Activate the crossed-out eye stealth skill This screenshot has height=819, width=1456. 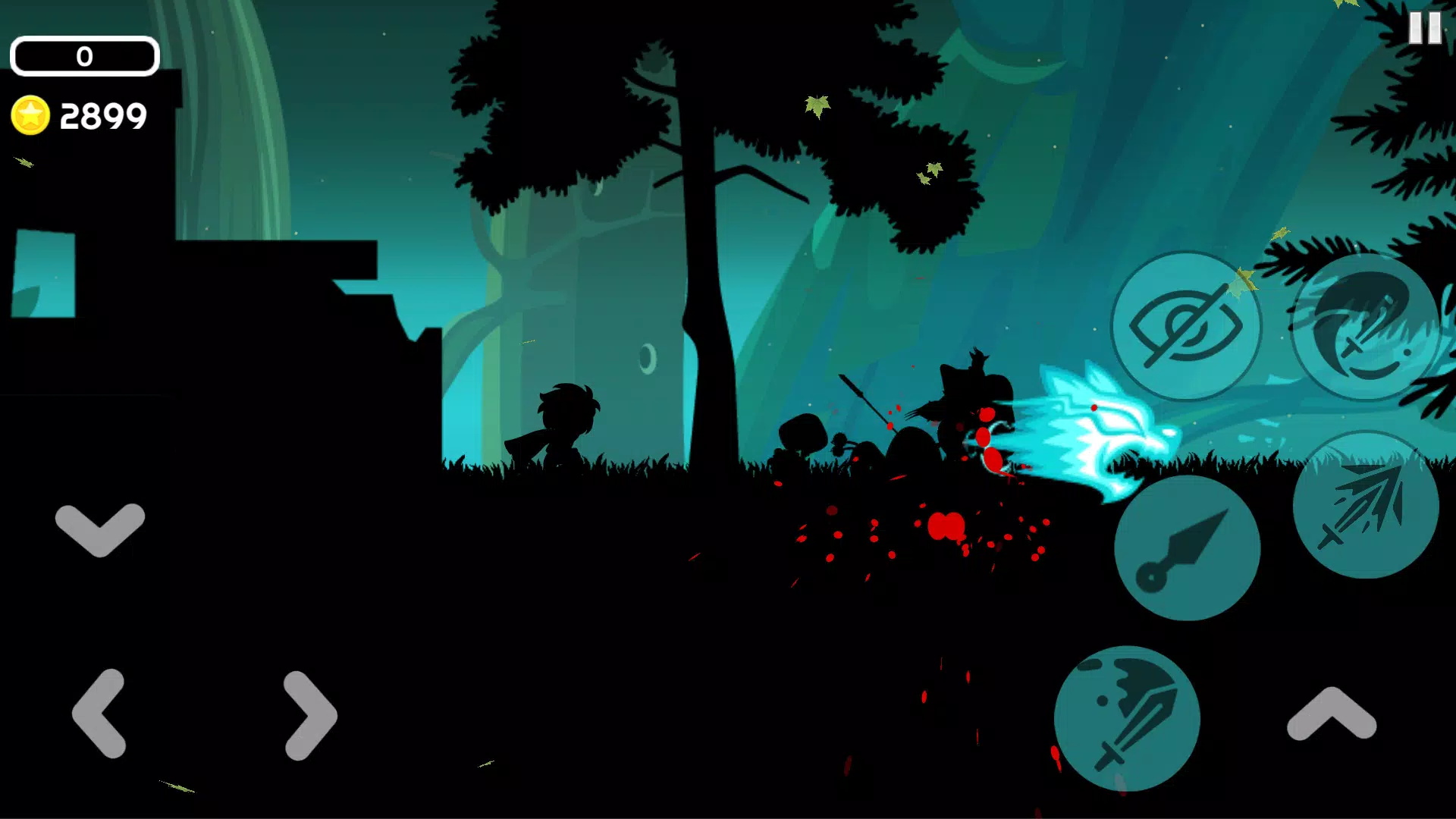click(x=1185, y=326)
